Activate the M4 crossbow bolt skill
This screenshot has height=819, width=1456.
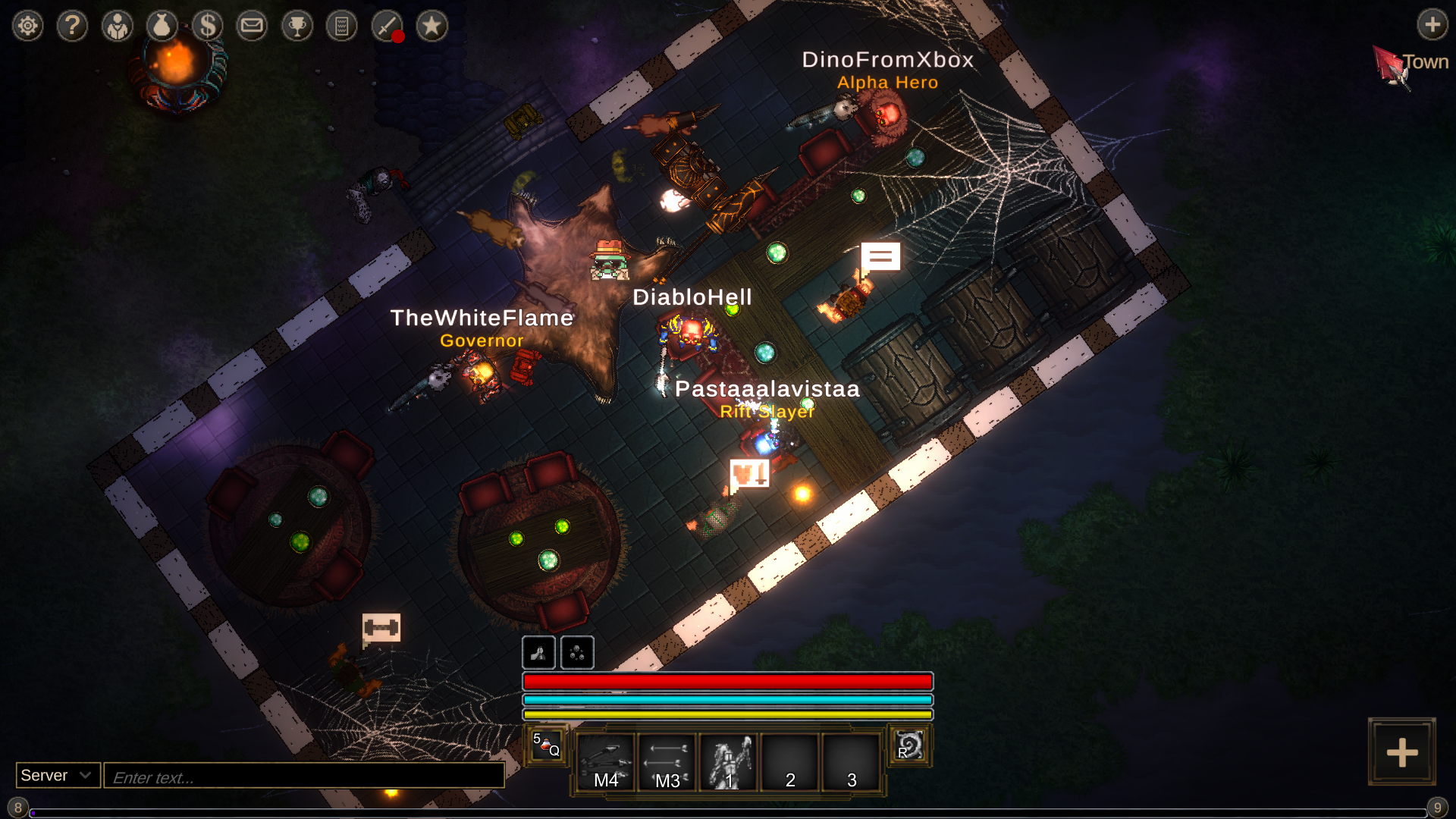[606, 761]
